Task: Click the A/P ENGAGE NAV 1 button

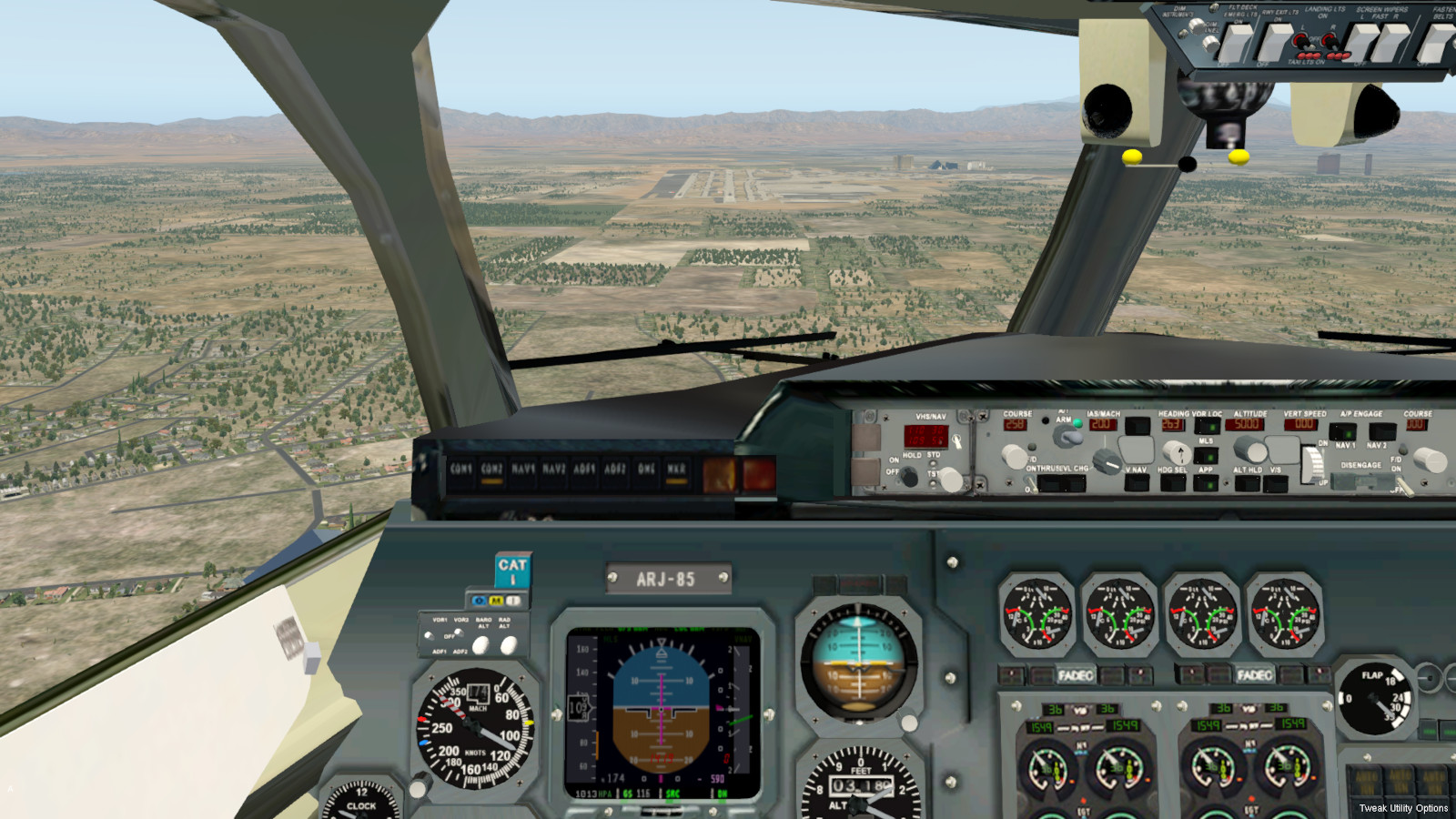Action: [1343, 431]
